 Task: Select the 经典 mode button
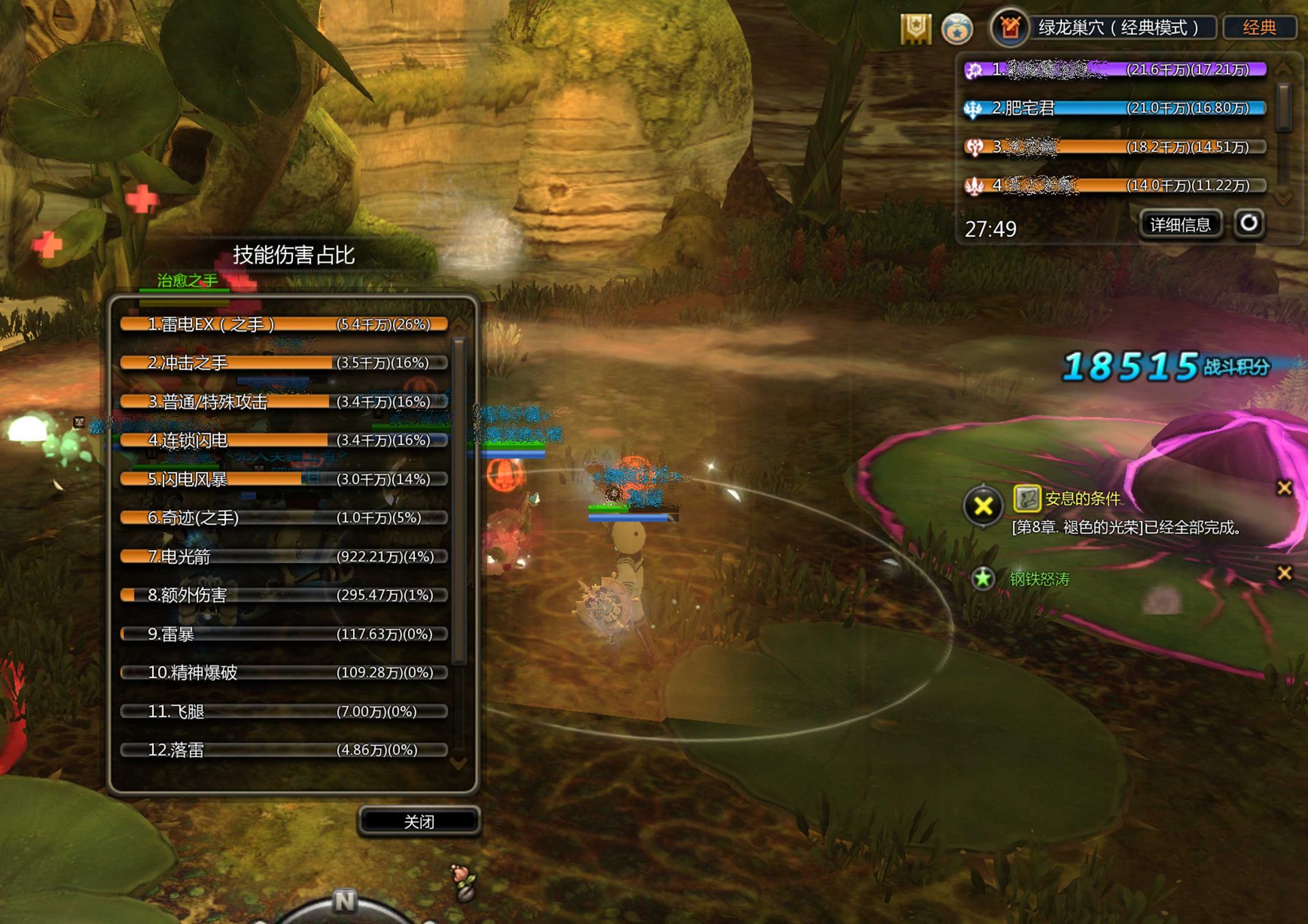coord(1259,28)
